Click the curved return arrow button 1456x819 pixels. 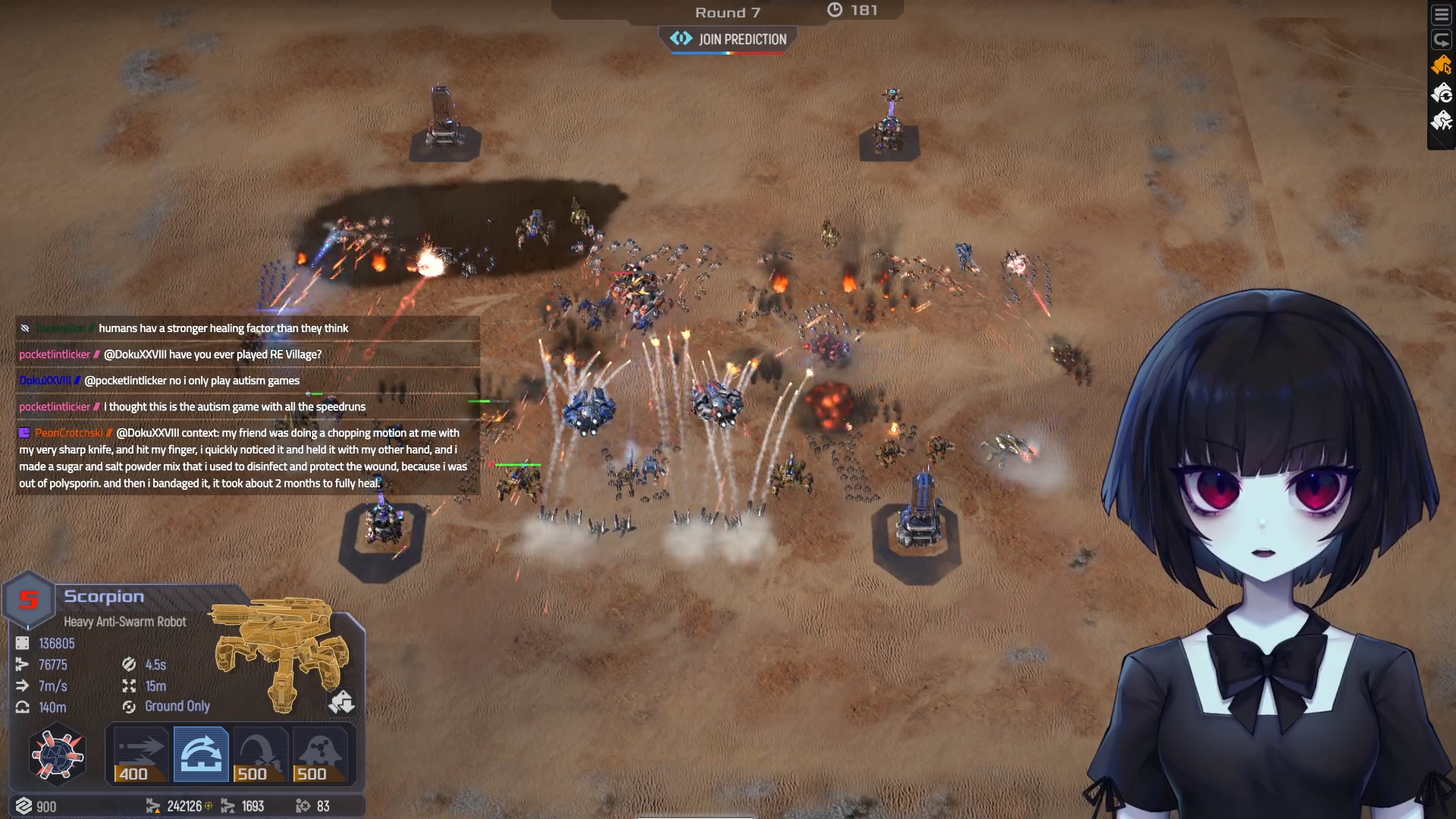(x=1441, y=39)
